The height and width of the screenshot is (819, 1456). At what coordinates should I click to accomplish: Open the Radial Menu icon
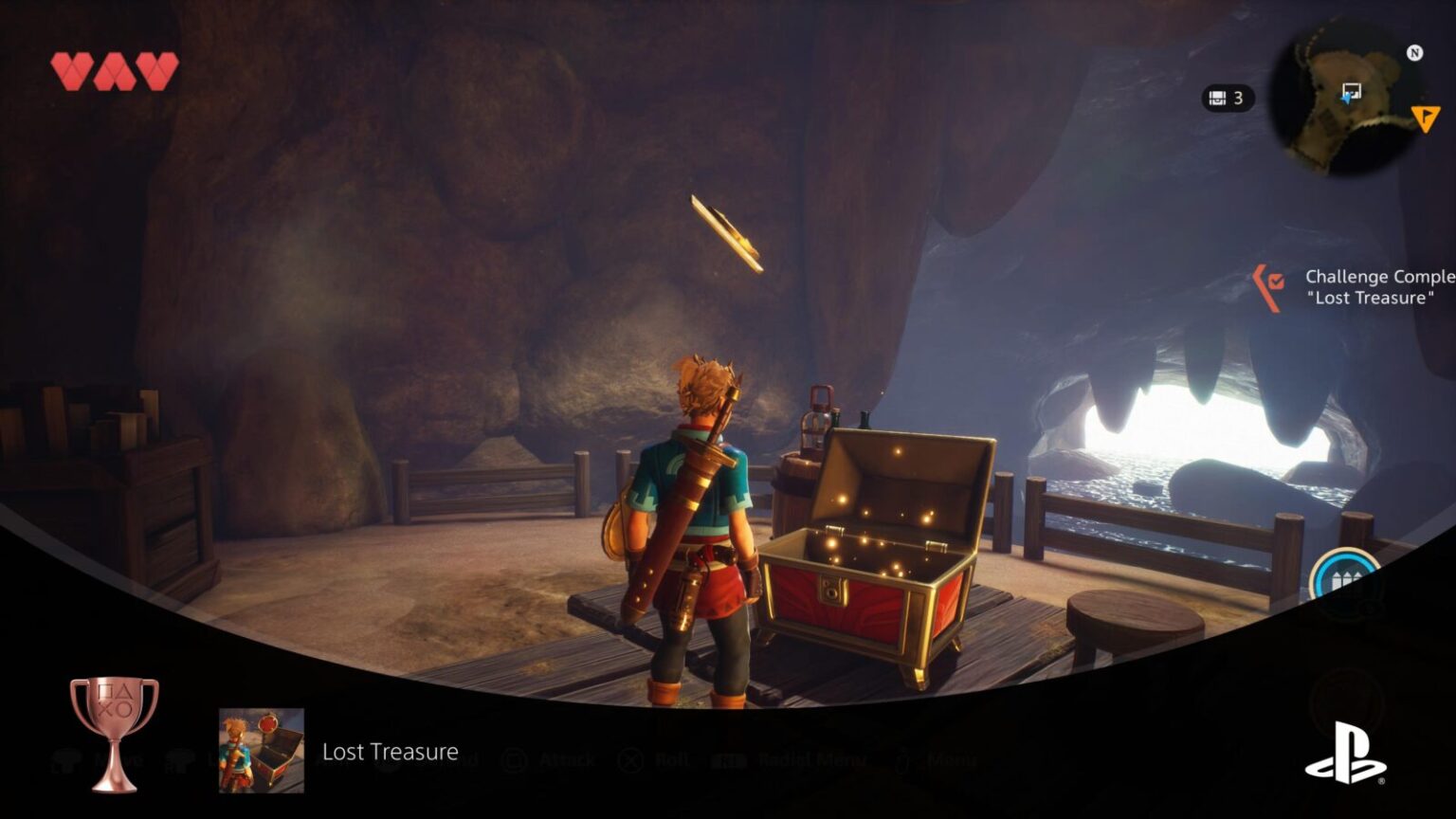coord(730,759)
